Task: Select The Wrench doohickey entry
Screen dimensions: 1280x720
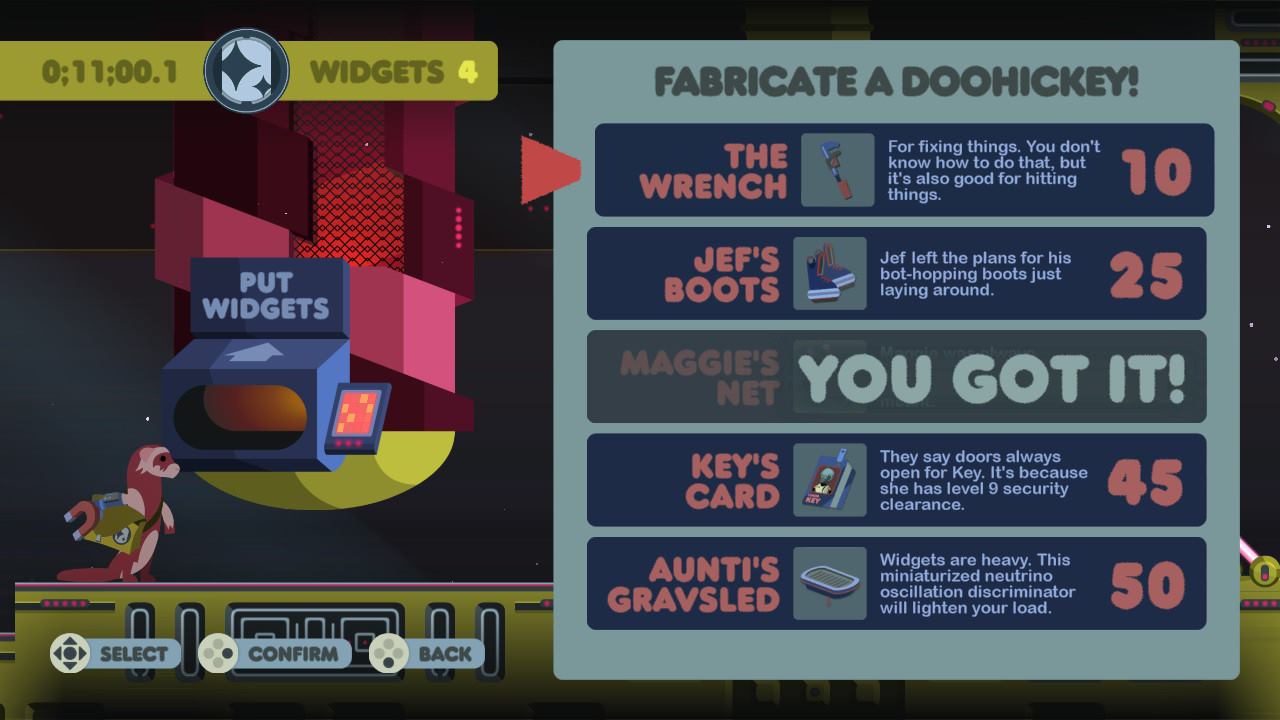Action: 904,170
